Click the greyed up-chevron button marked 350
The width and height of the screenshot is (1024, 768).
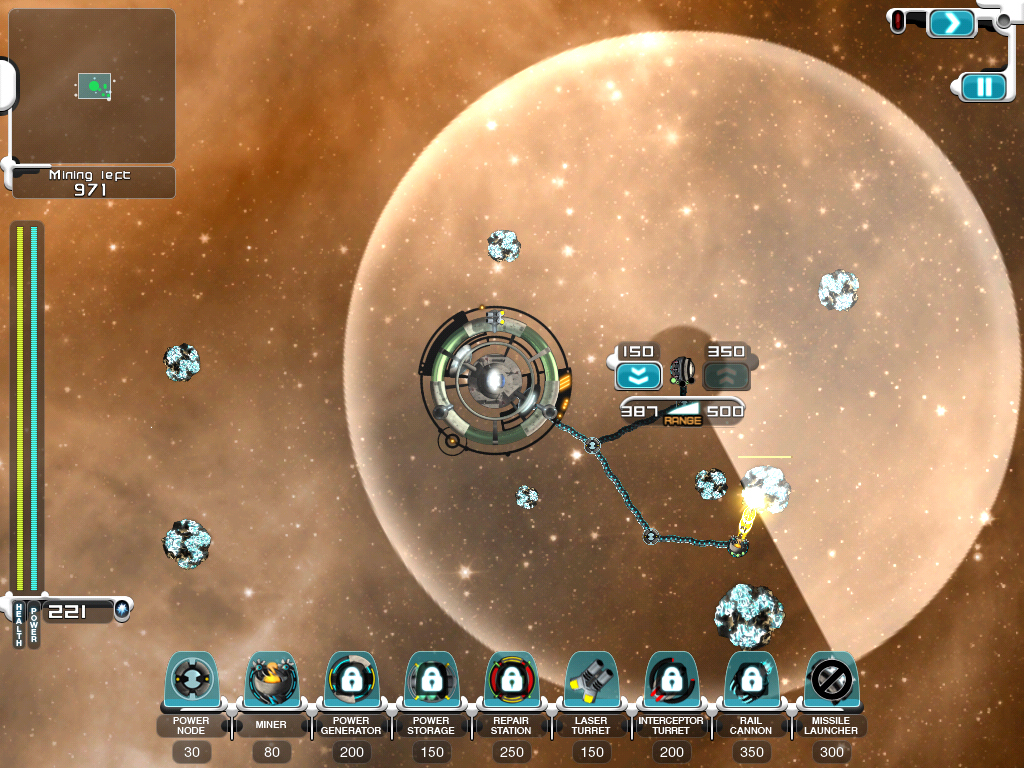click(727, 376)
